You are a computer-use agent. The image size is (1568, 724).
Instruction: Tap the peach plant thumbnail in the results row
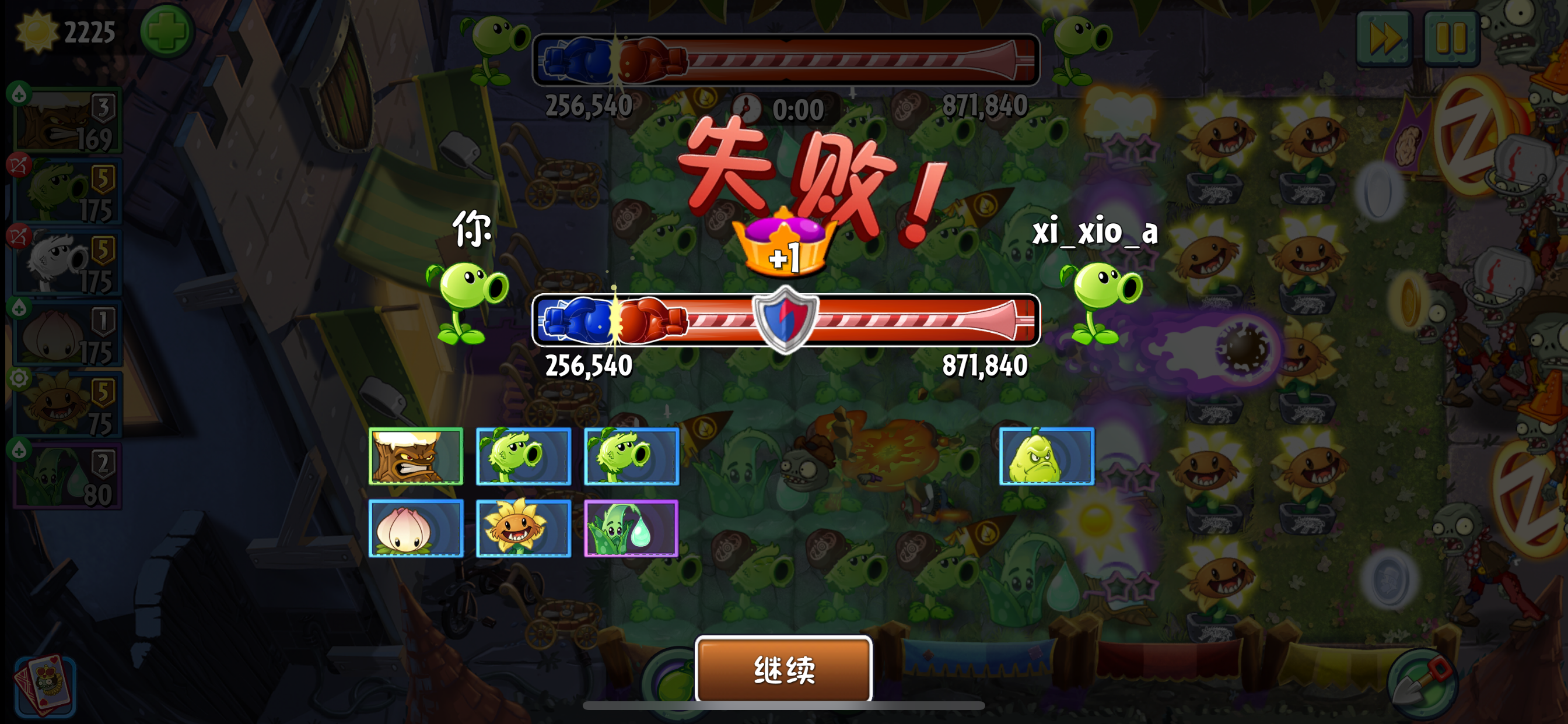click(417, 528)
